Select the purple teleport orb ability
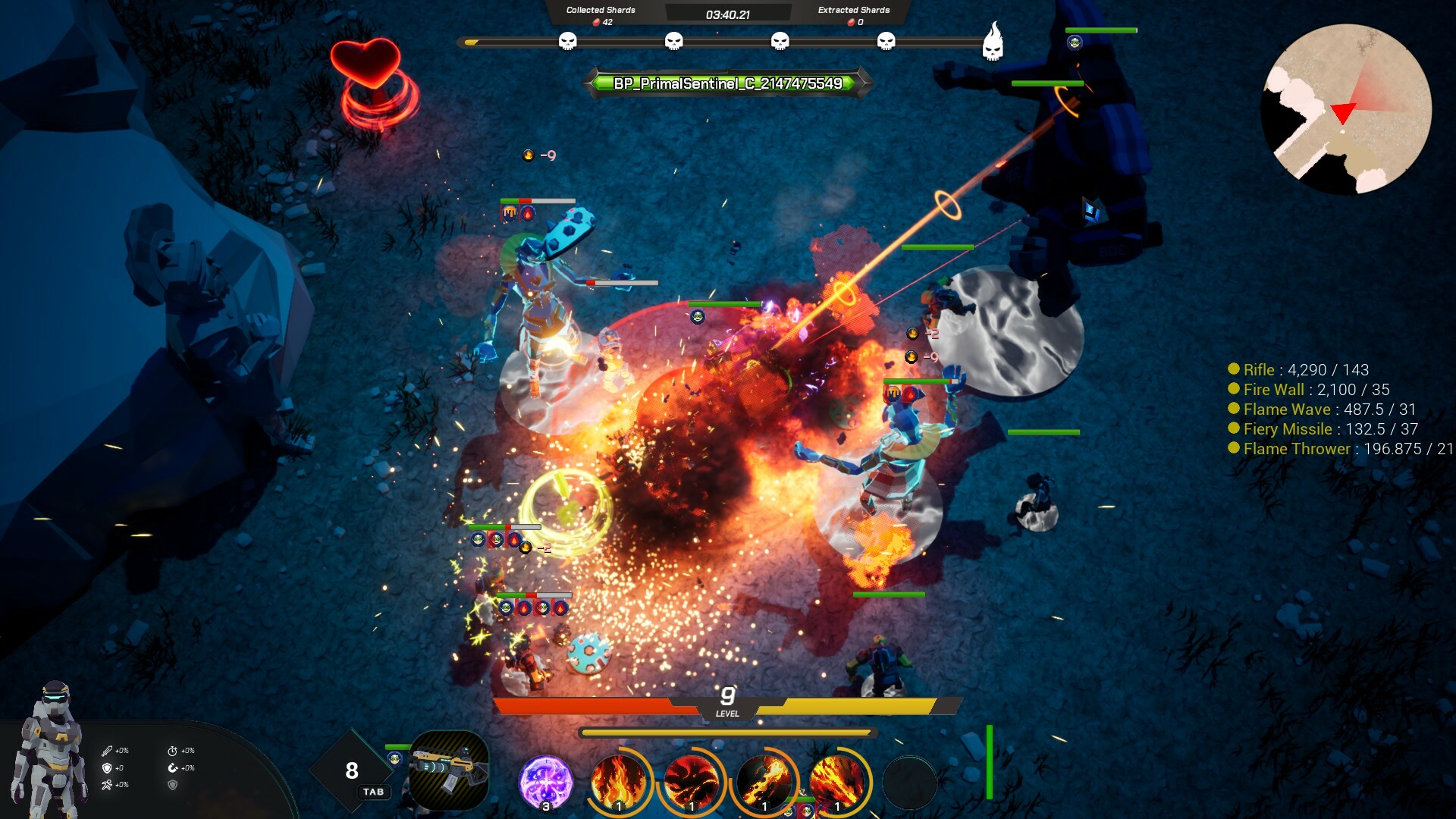Viewport: 1456px width, 819px height. coord(545,781)
